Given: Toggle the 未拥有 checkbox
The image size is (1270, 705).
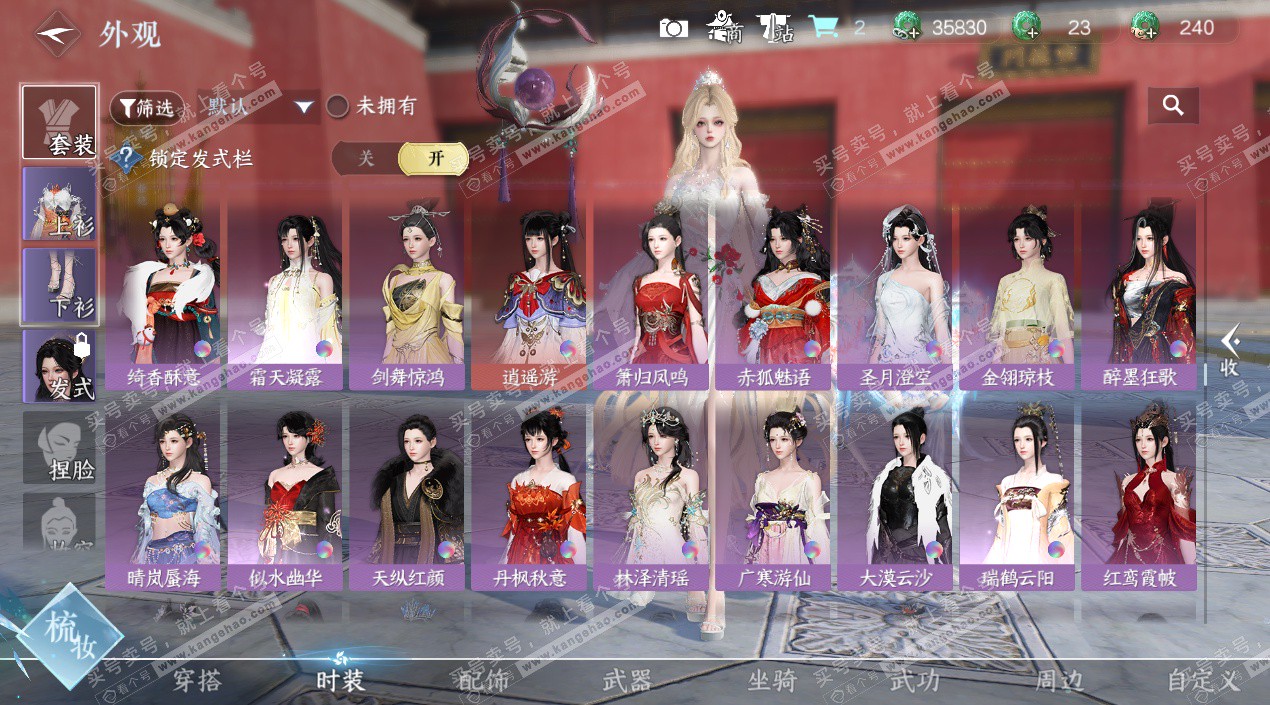Looking at the screenshot, I should 338,106.
